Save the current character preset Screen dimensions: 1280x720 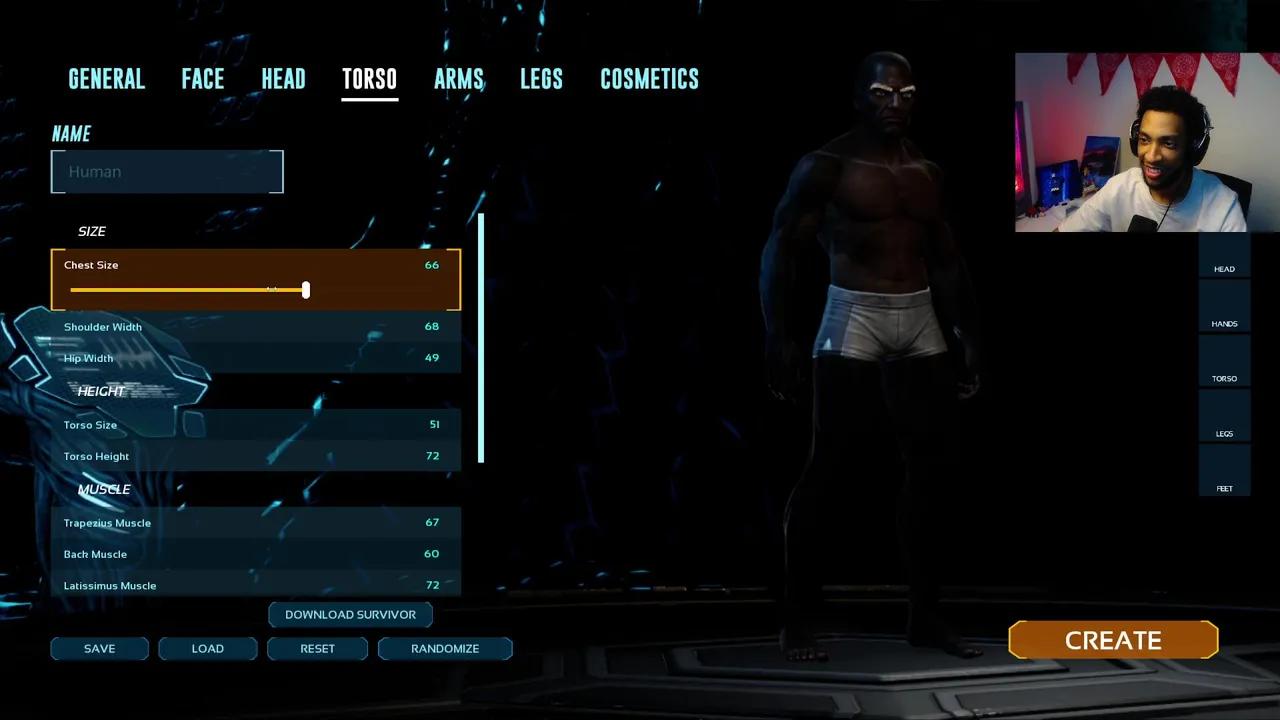pos(99,649)
